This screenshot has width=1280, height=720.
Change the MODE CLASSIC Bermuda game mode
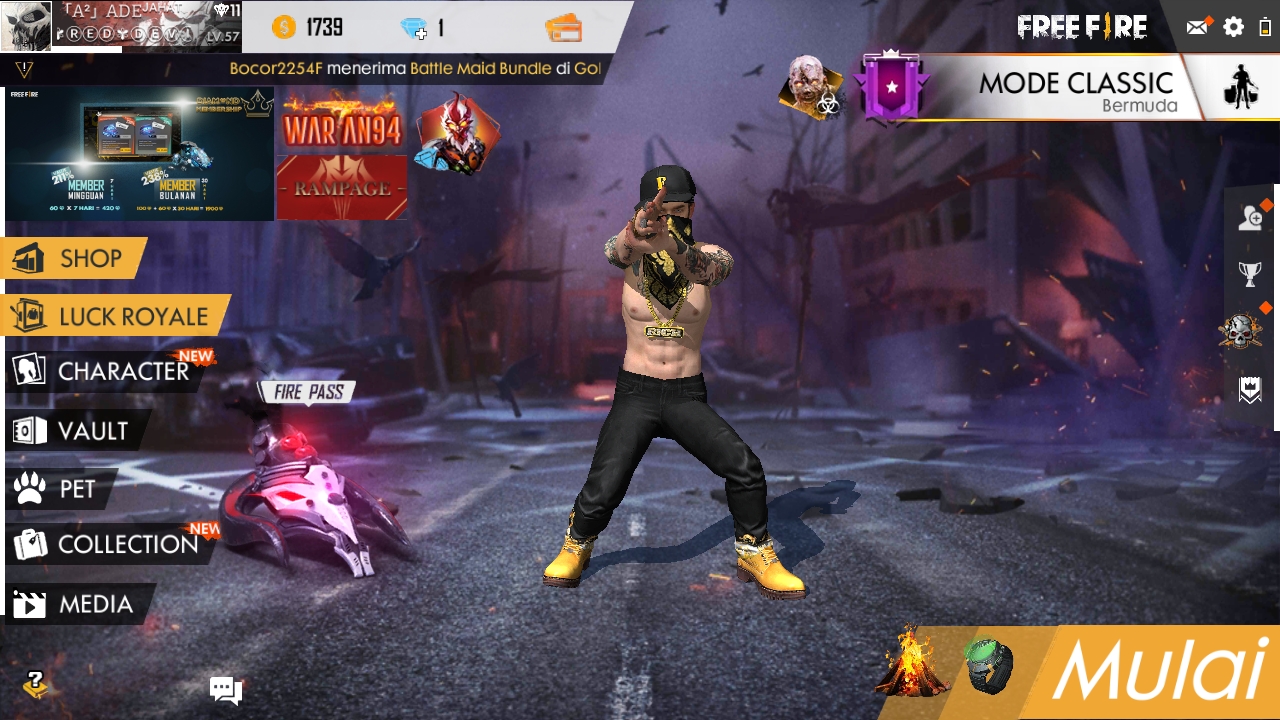point(1075,90)
